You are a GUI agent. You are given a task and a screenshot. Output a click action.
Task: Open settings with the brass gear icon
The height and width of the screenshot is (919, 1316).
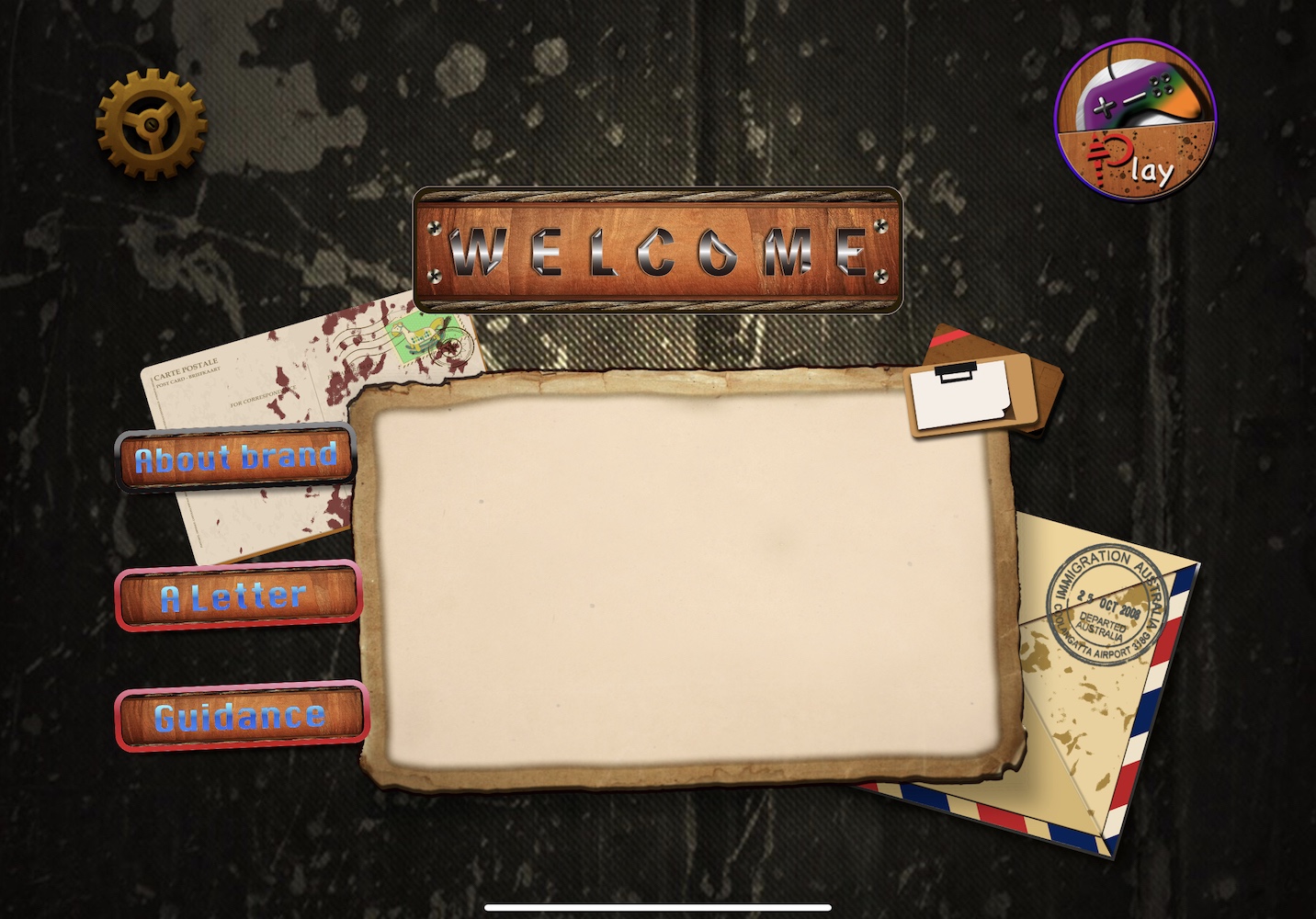[x=151, y=125]
